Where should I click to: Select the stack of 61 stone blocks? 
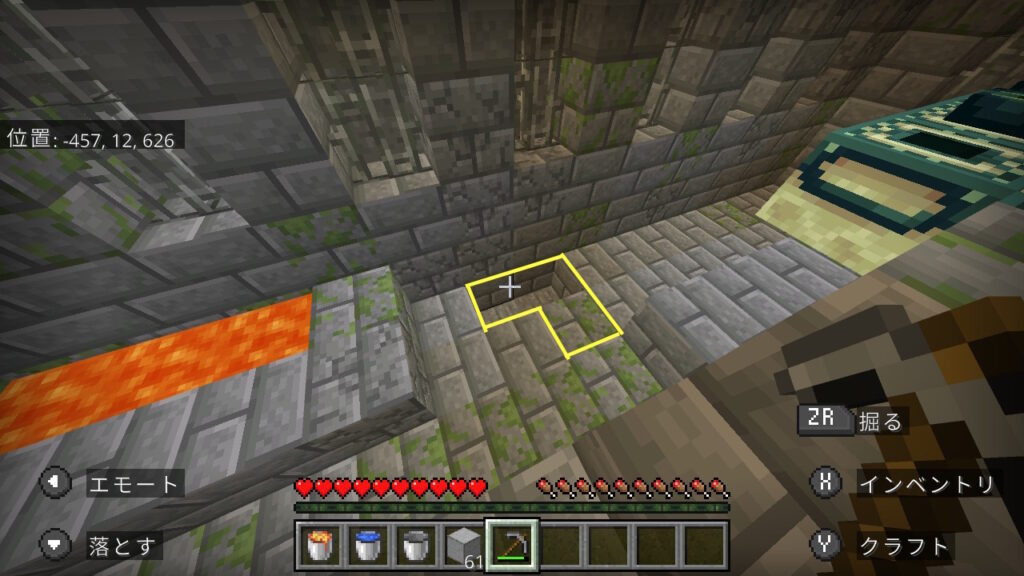tap(463, 544)
